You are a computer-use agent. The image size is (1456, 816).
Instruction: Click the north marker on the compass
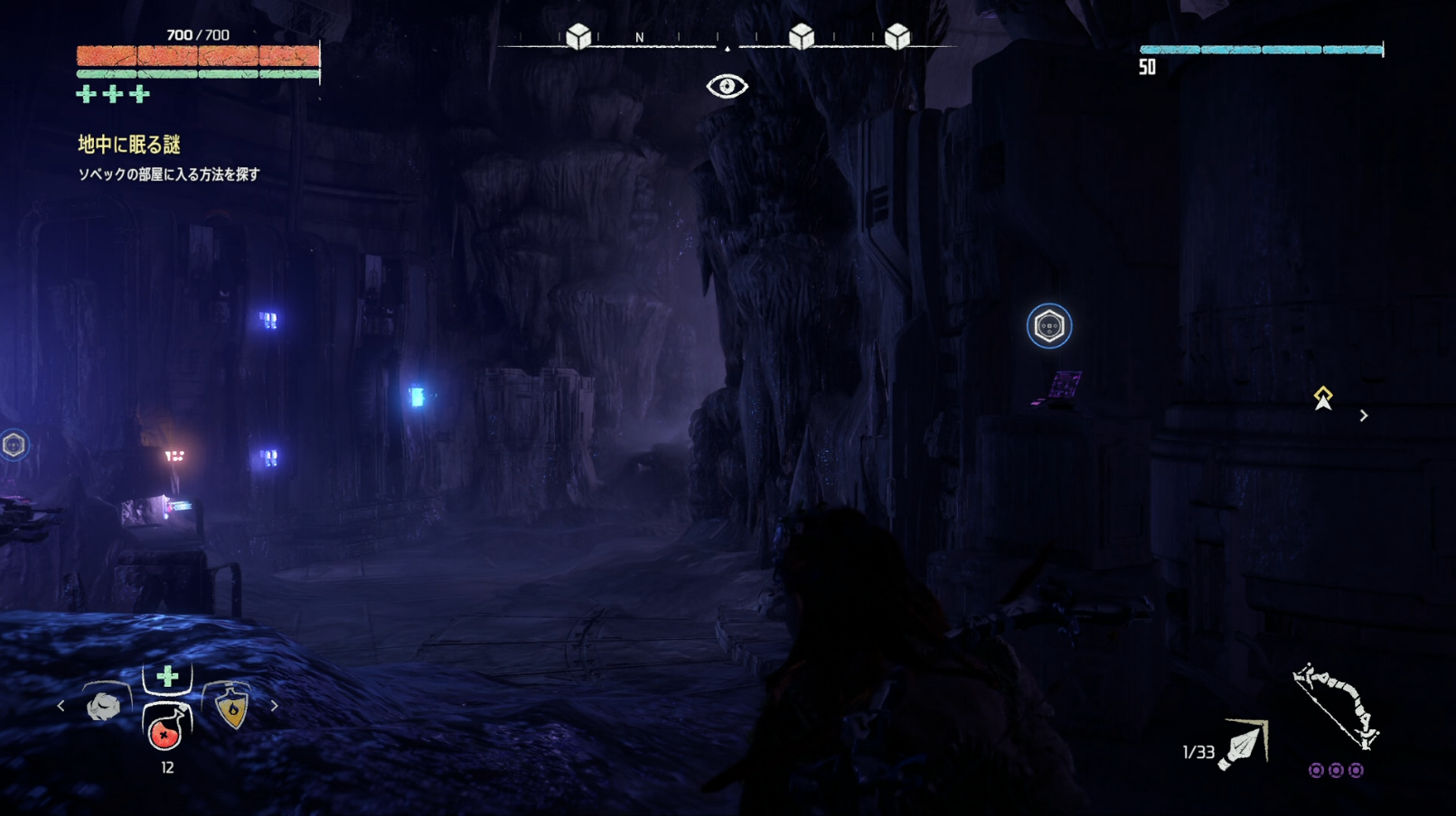[x=640, y=38]
